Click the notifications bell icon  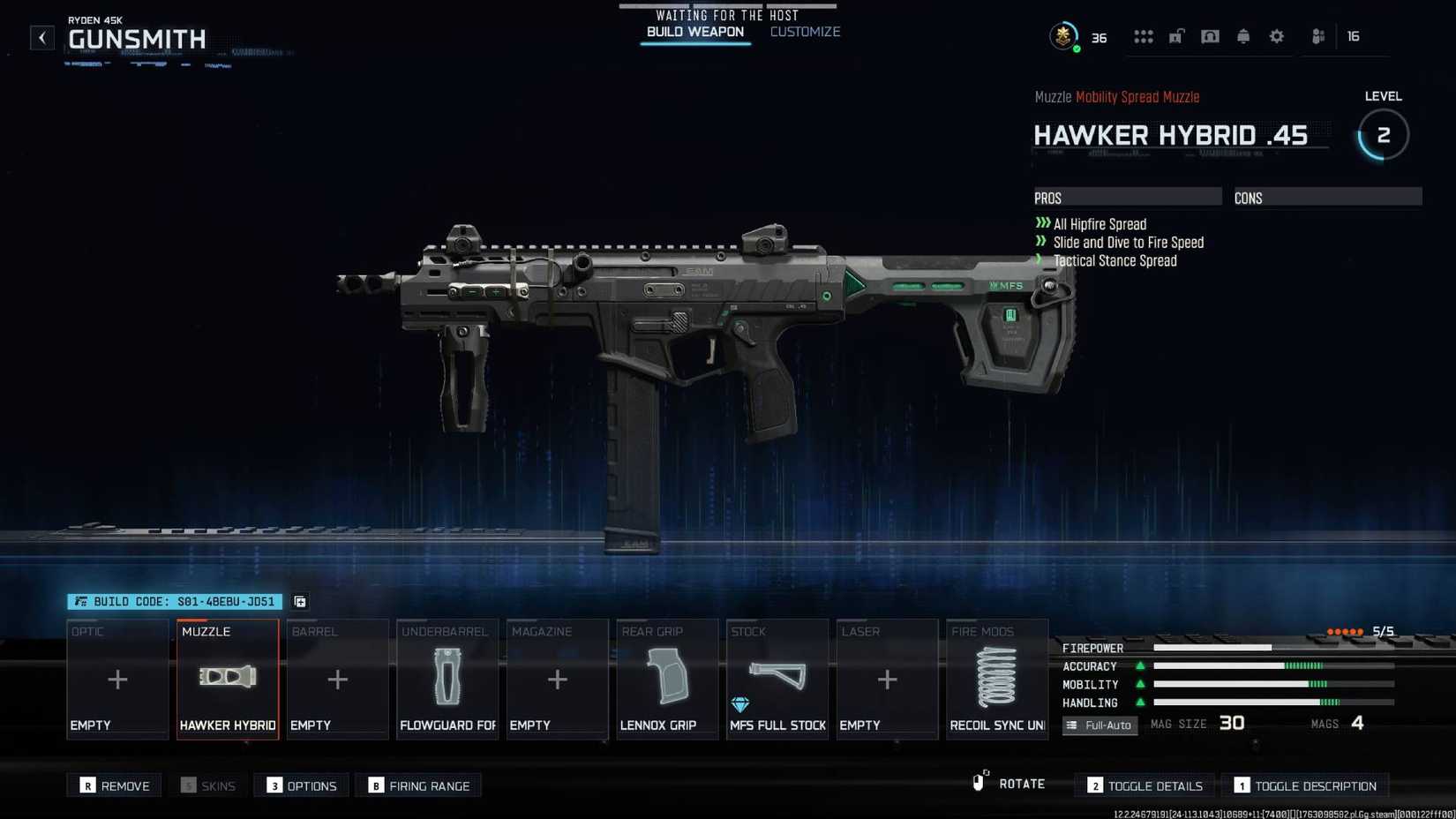1243,36
